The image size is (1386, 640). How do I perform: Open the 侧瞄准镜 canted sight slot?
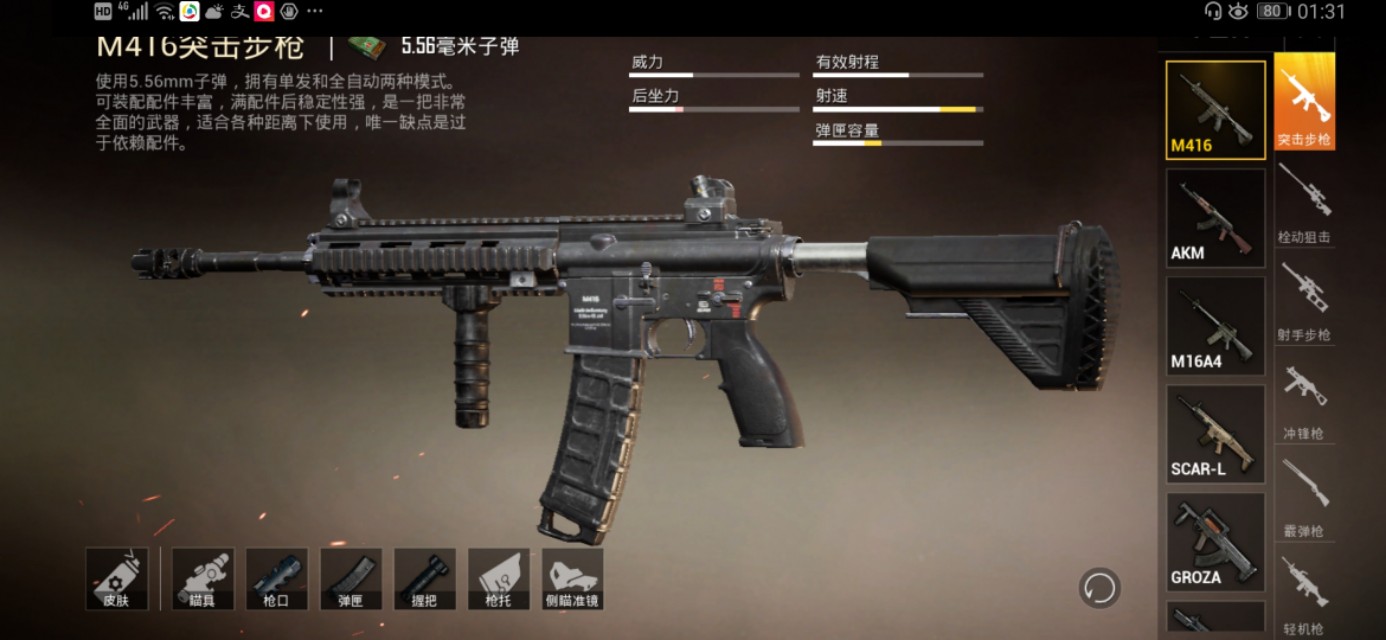coord(572,579)
